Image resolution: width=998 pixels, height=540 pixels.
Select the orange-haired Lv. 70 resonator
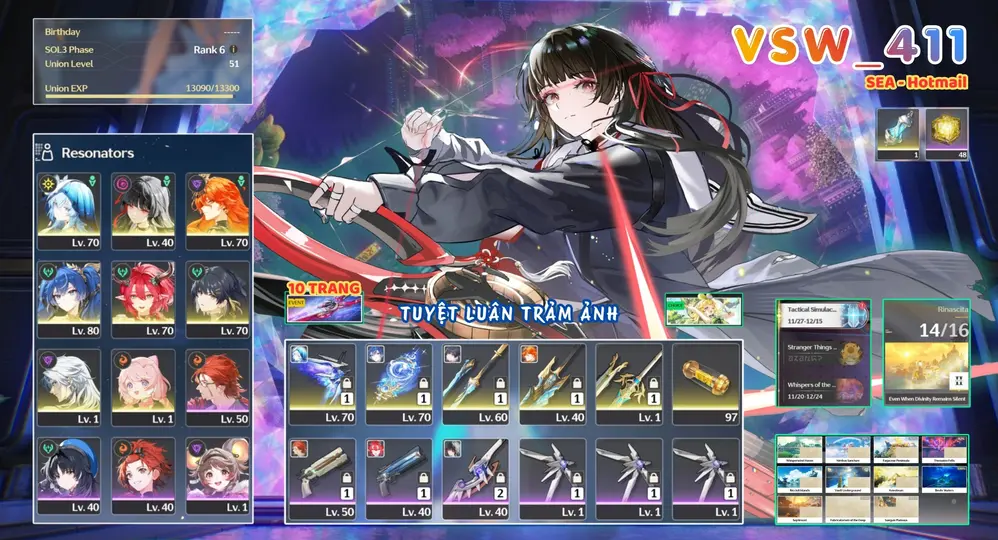(212, 210)
